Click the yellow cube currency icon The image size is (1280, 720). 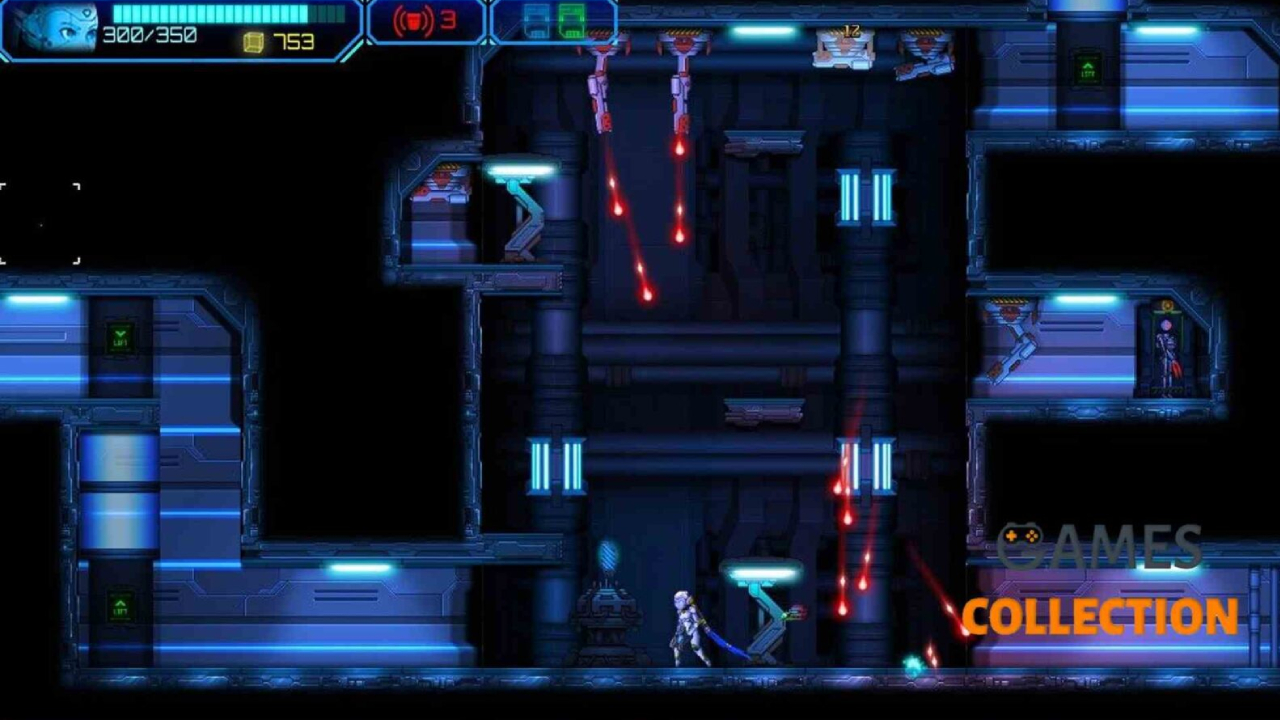click(x=254, y=42)
